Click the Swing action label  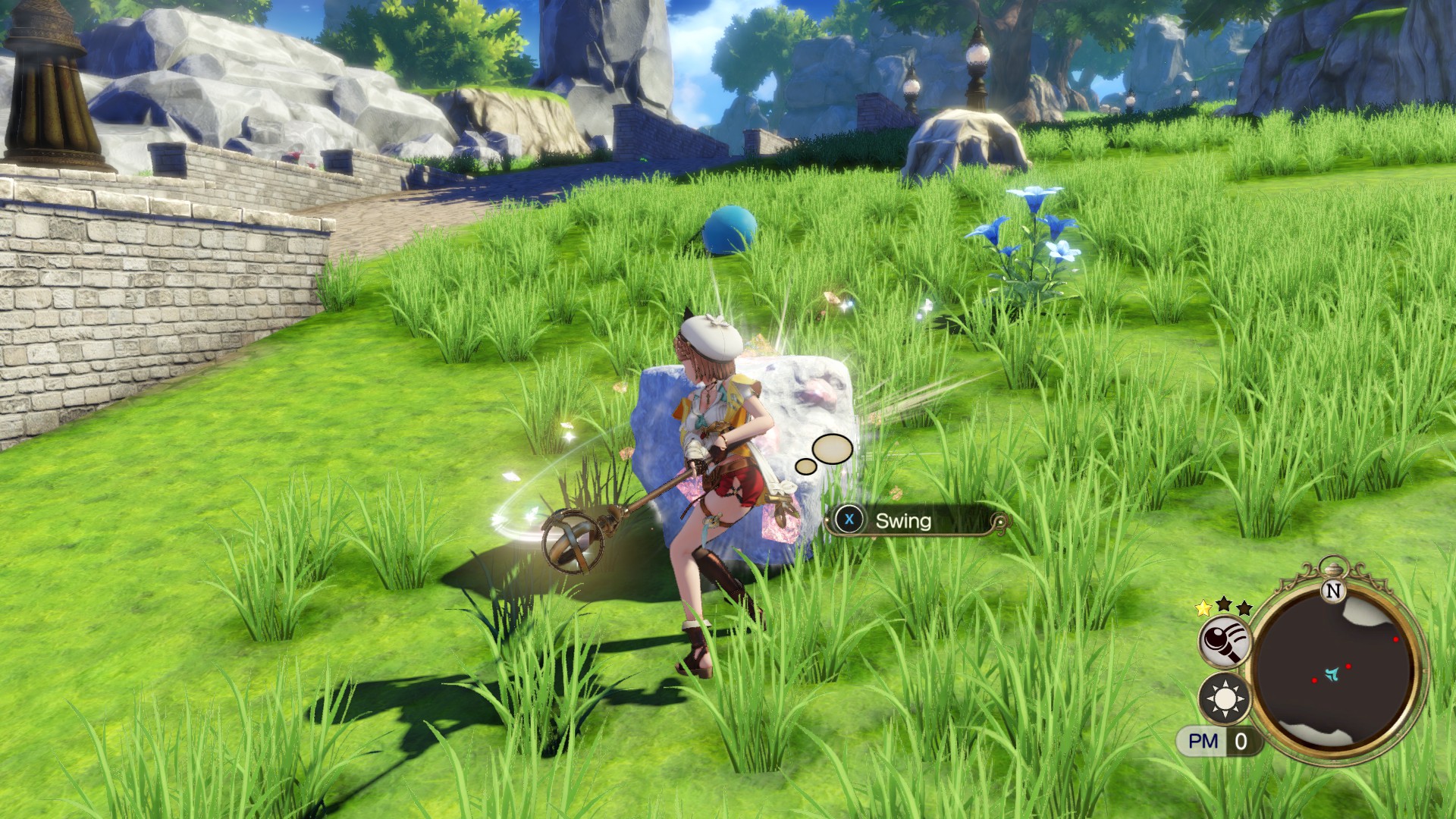pyautogui.click(x=905, y=522)
